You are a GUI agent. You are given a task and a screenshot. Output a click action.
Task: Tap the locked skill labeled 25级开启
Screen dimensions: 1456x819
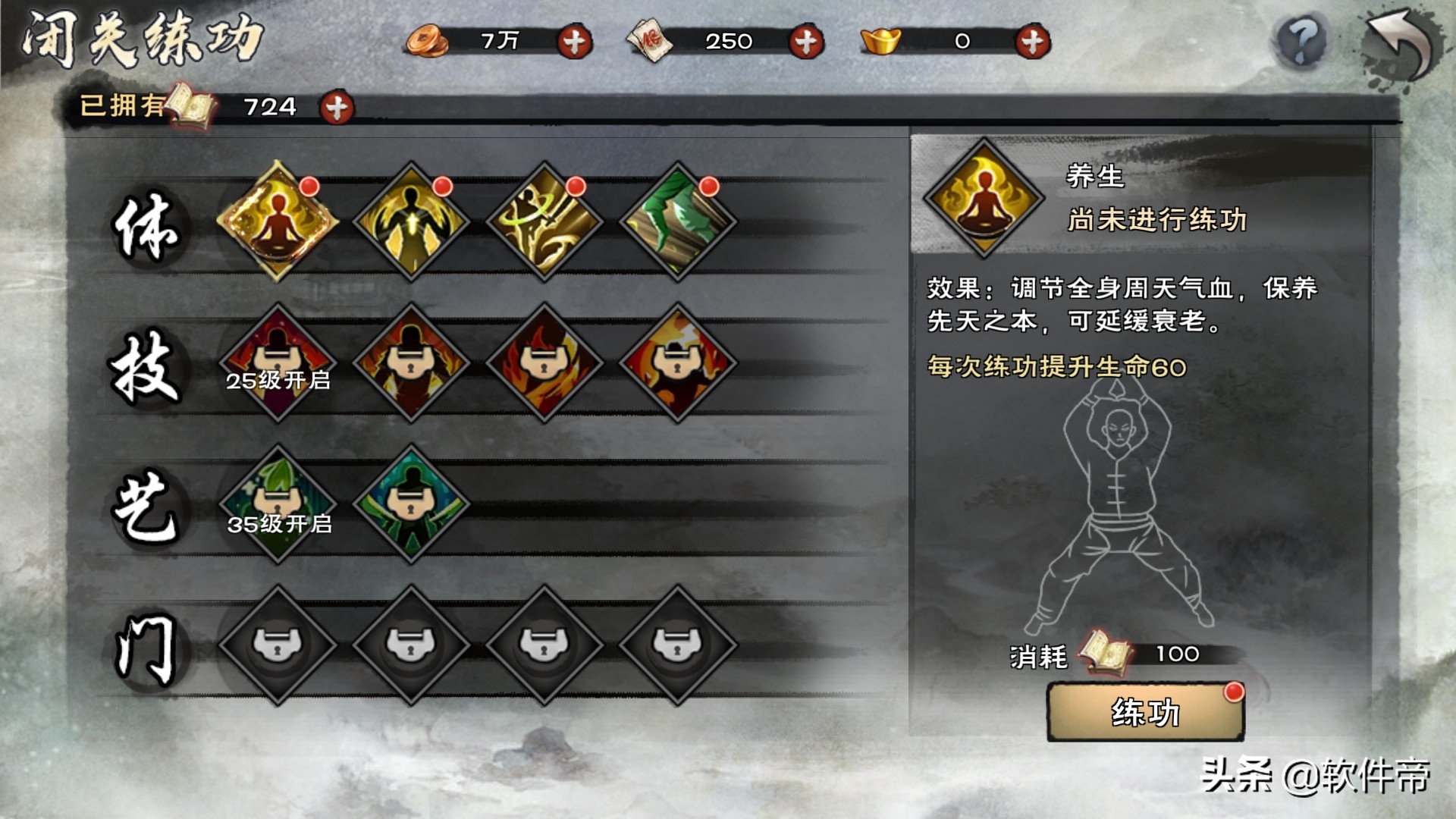pyautogui.click(x=278, y=362)
